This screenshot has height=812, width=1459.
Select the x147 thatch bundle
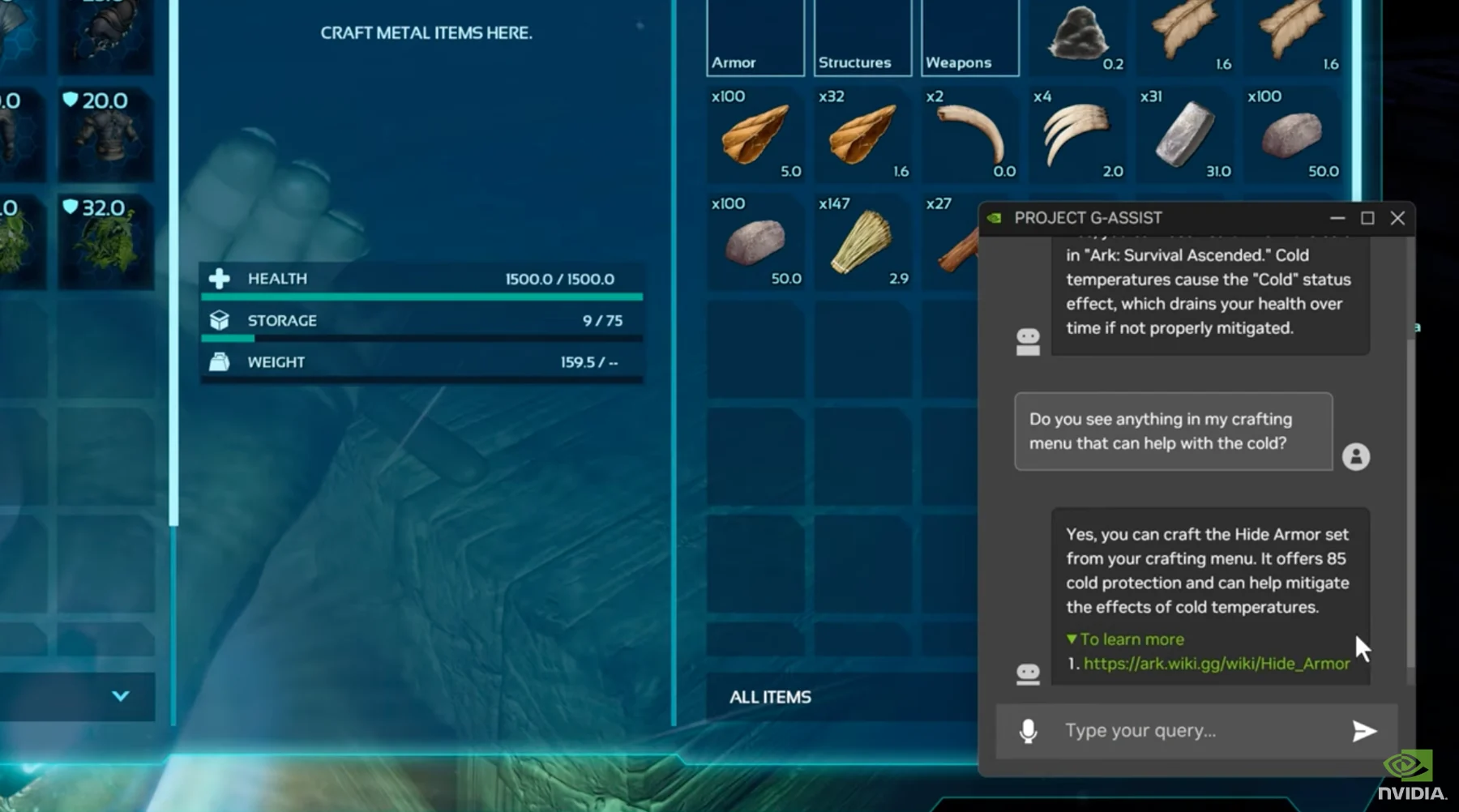[x=862, y=241]
